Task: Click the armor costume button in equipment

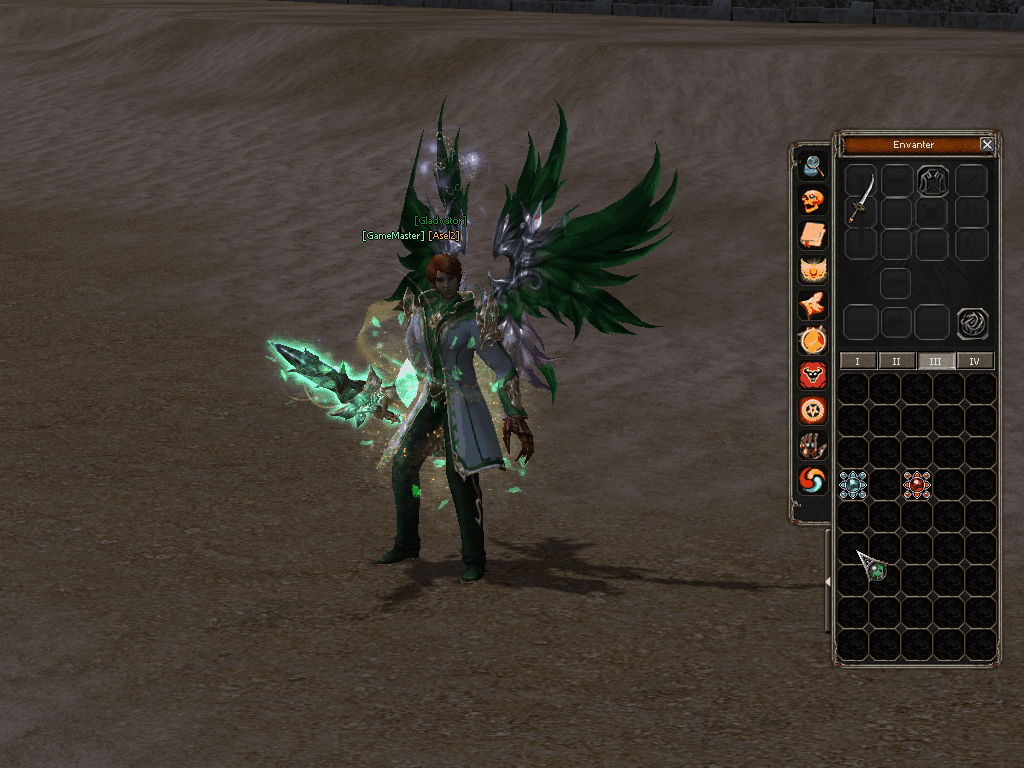Action: pos(933,180)
